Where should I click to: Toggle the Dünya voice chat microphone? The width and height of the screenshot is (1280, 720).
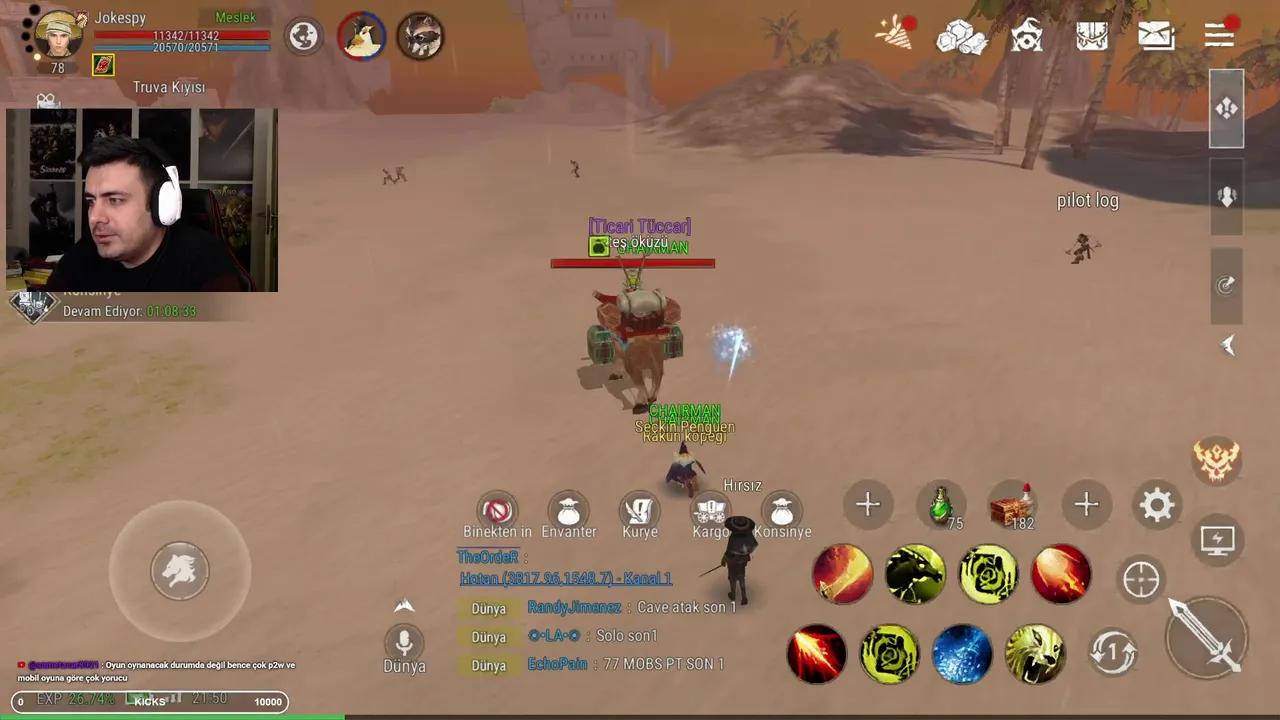[404, 642]
